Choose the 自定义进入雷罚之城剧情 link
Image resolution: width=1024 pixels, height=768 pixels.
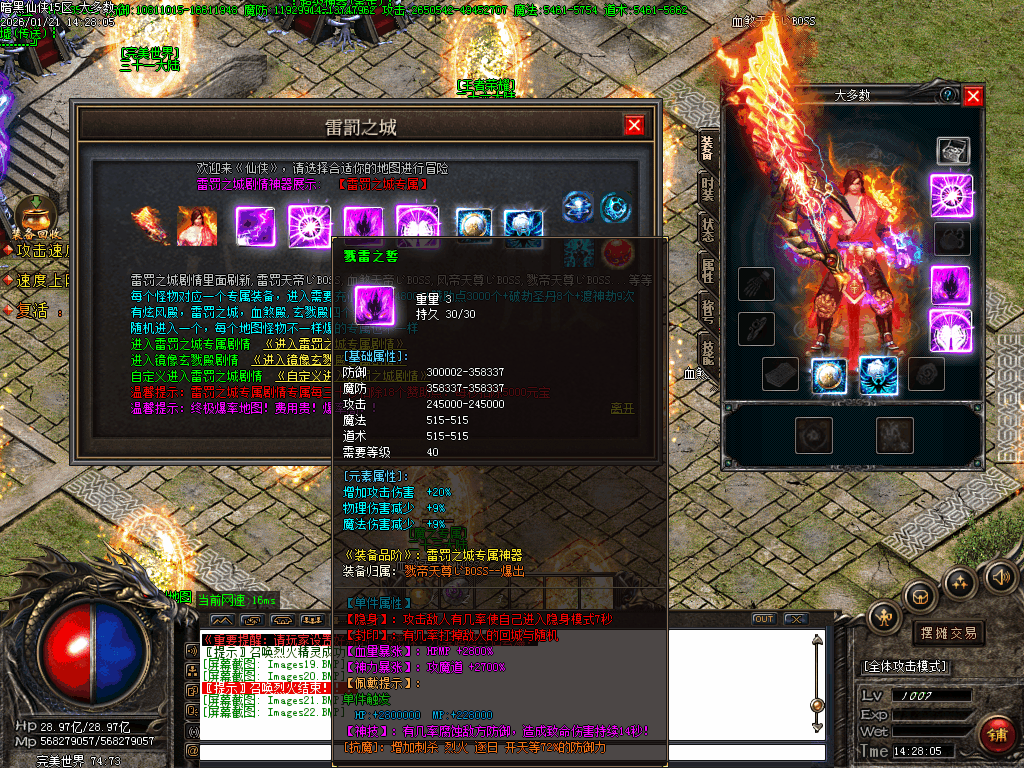(300, 376)
